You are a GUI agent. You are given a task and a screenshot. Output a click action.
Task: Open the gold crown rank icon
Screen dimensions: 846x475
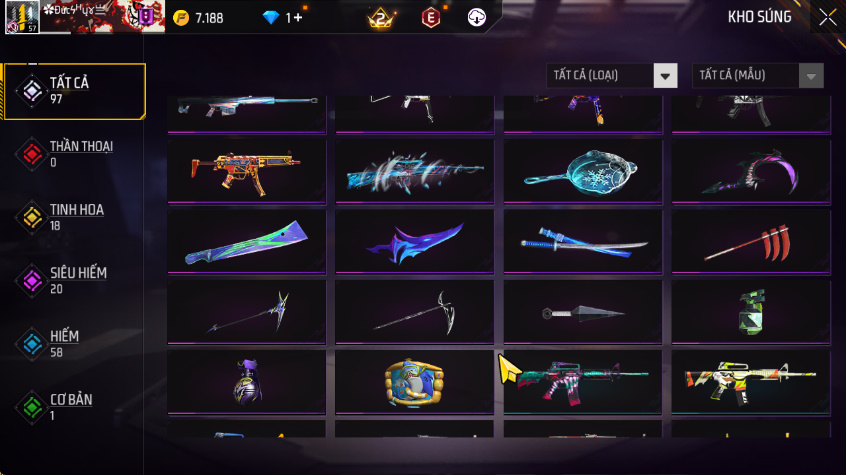click(380, 18)
